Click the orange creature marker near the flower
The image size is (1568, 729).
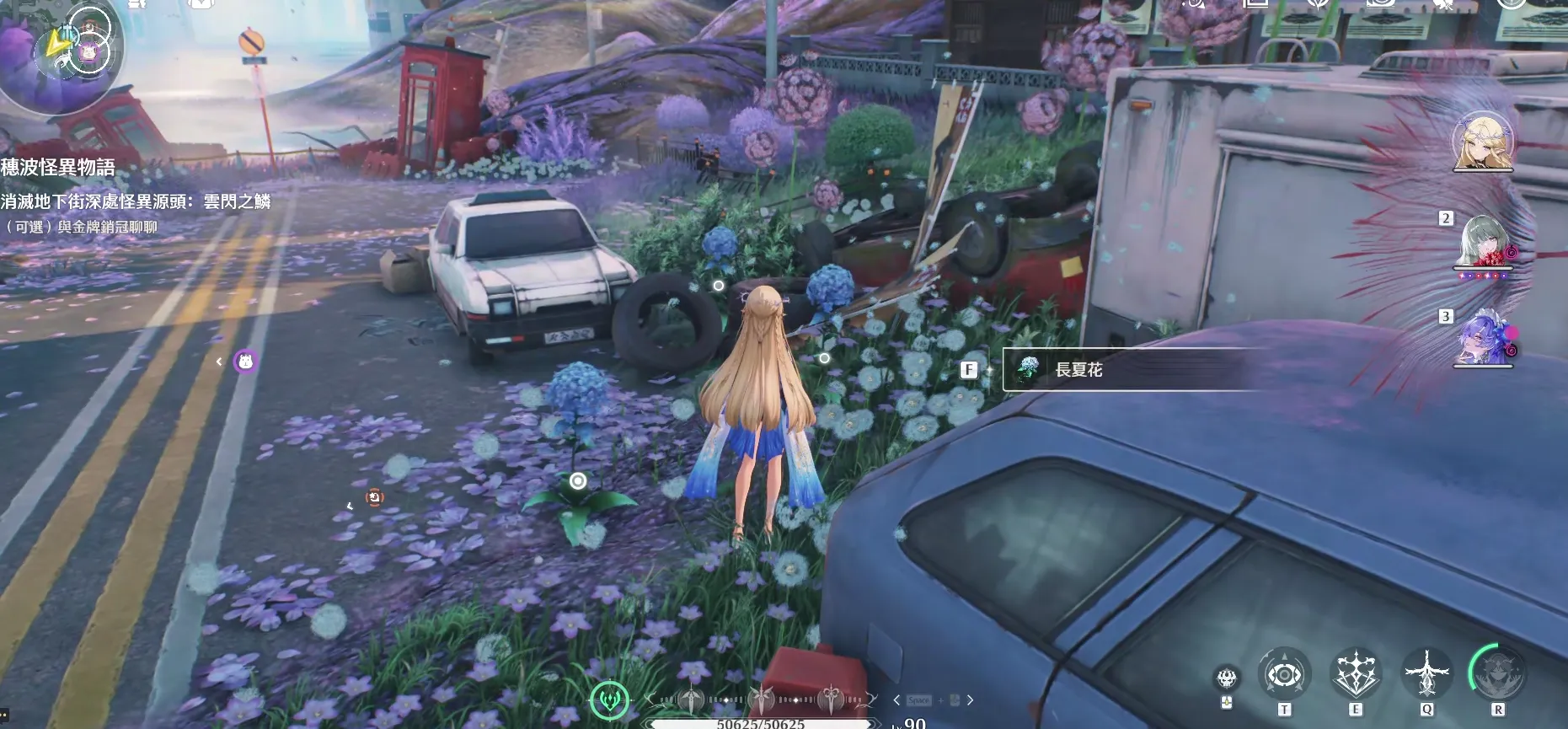pos(374,498)
